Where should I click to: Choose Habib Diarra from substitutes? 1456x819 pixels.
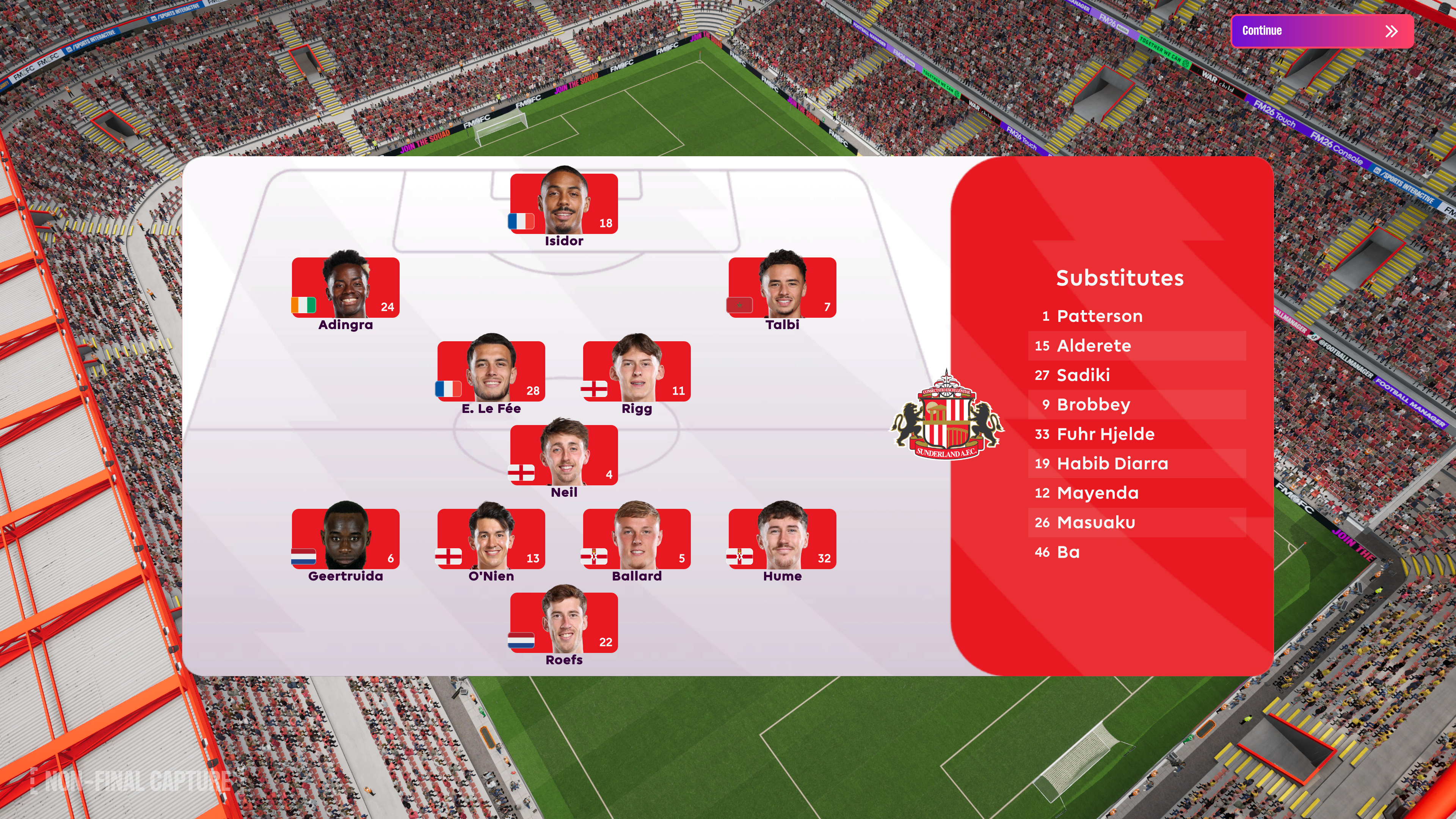1136,463
